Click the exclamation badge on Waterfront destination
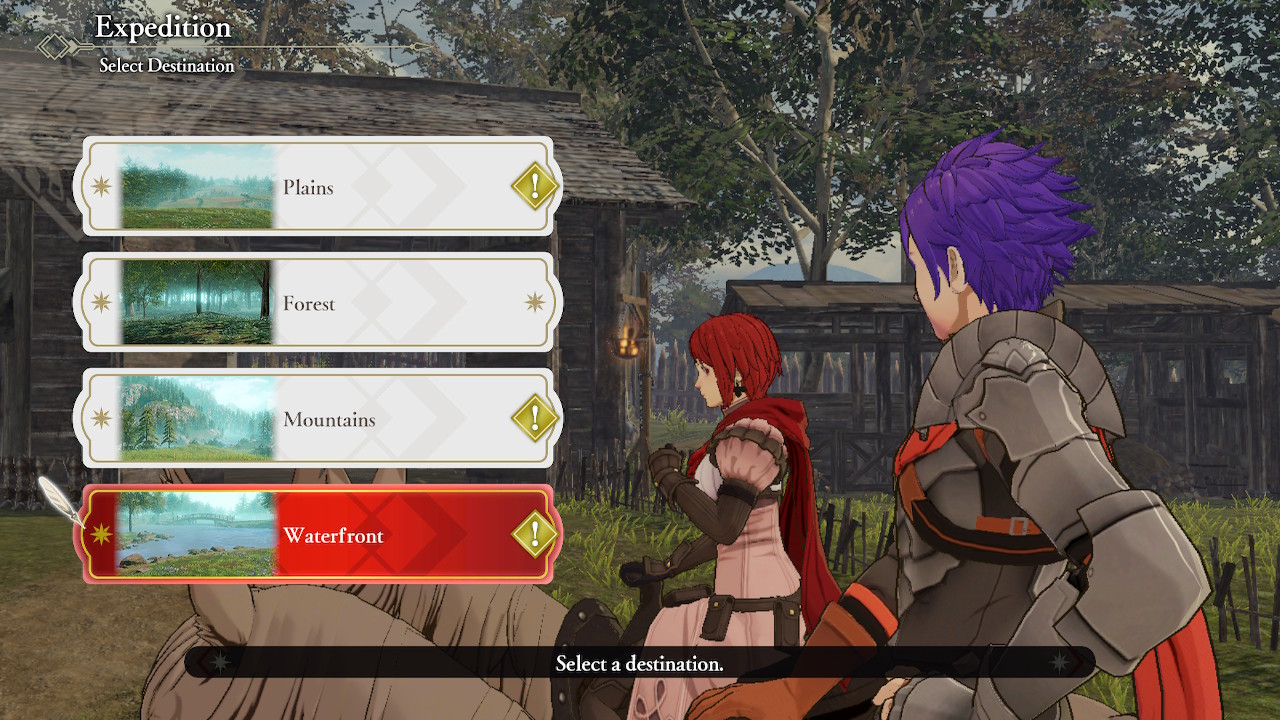Image resolution: width=1280 pixels, height=720 pixels. click(x=534, y=535)
